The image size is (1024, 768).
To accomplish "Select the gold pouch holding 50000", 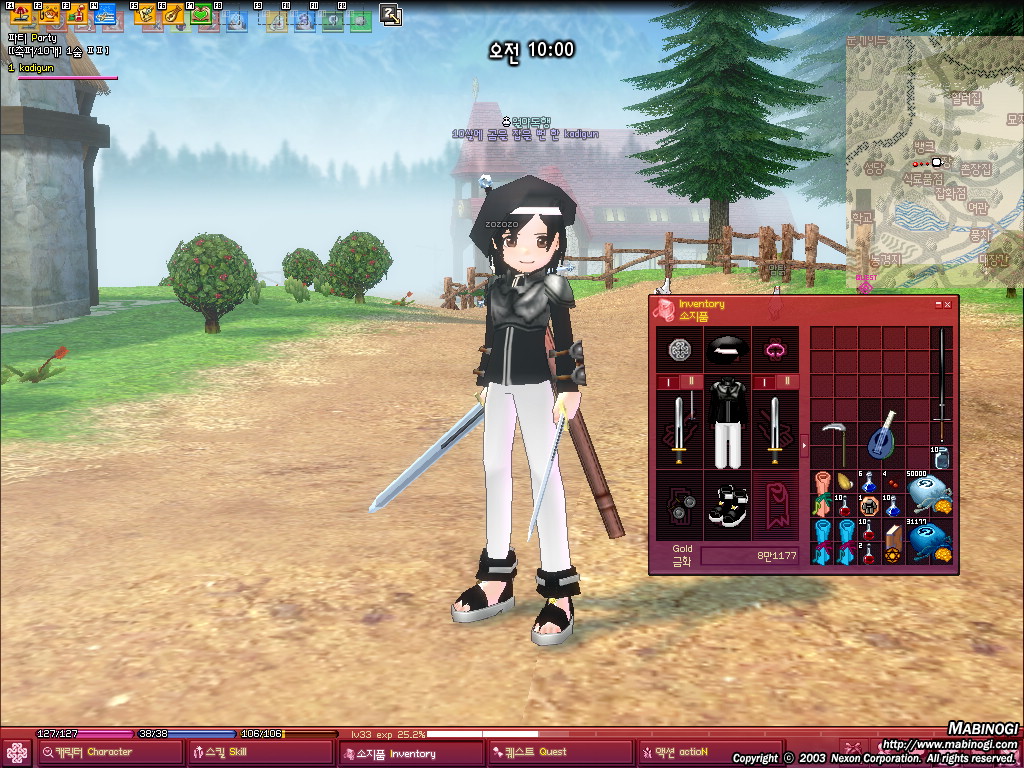I will 930,494.
